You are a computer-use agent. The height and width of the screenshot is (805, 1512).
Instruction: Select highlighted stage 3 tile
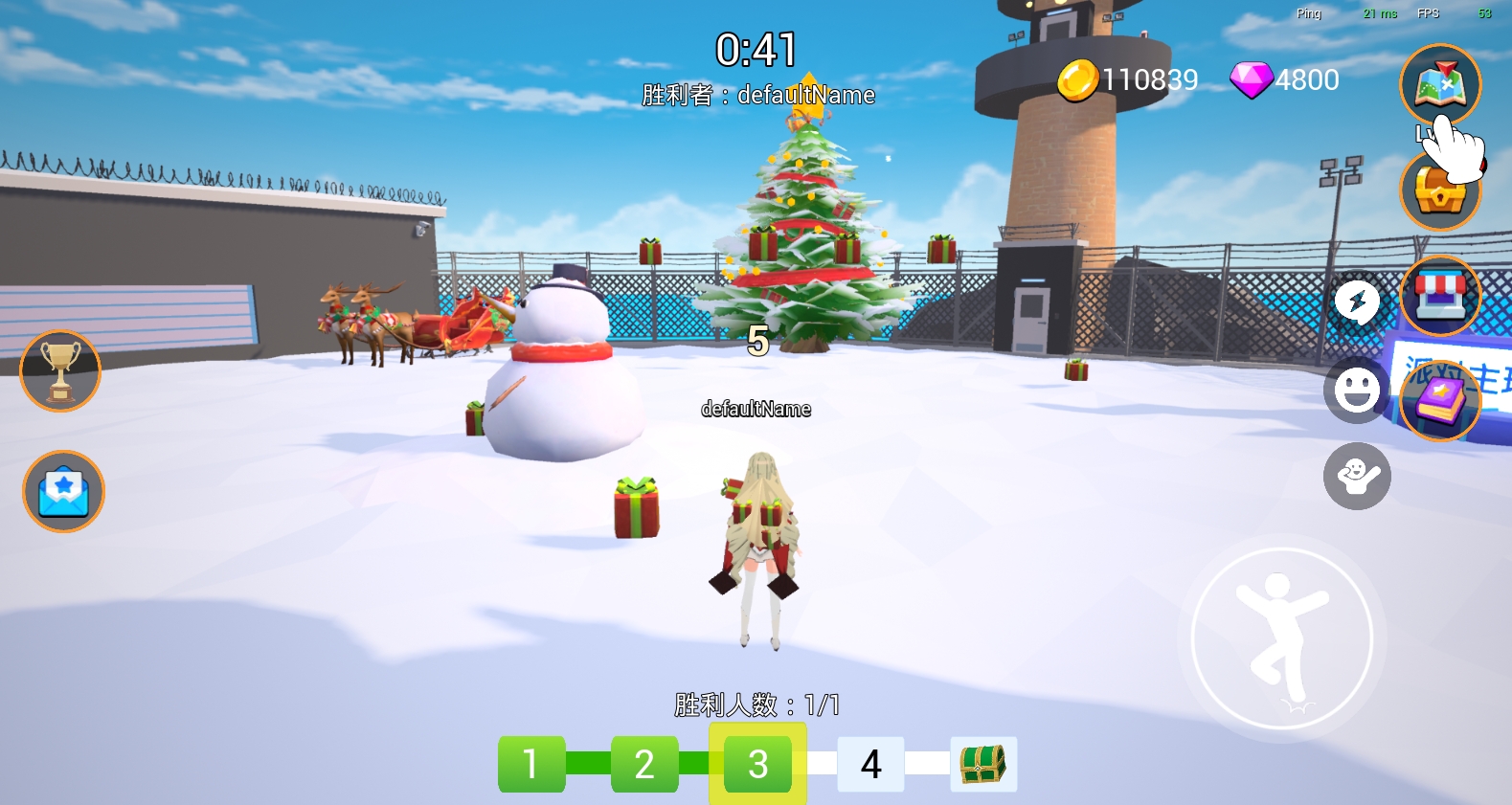coord(757,764)
